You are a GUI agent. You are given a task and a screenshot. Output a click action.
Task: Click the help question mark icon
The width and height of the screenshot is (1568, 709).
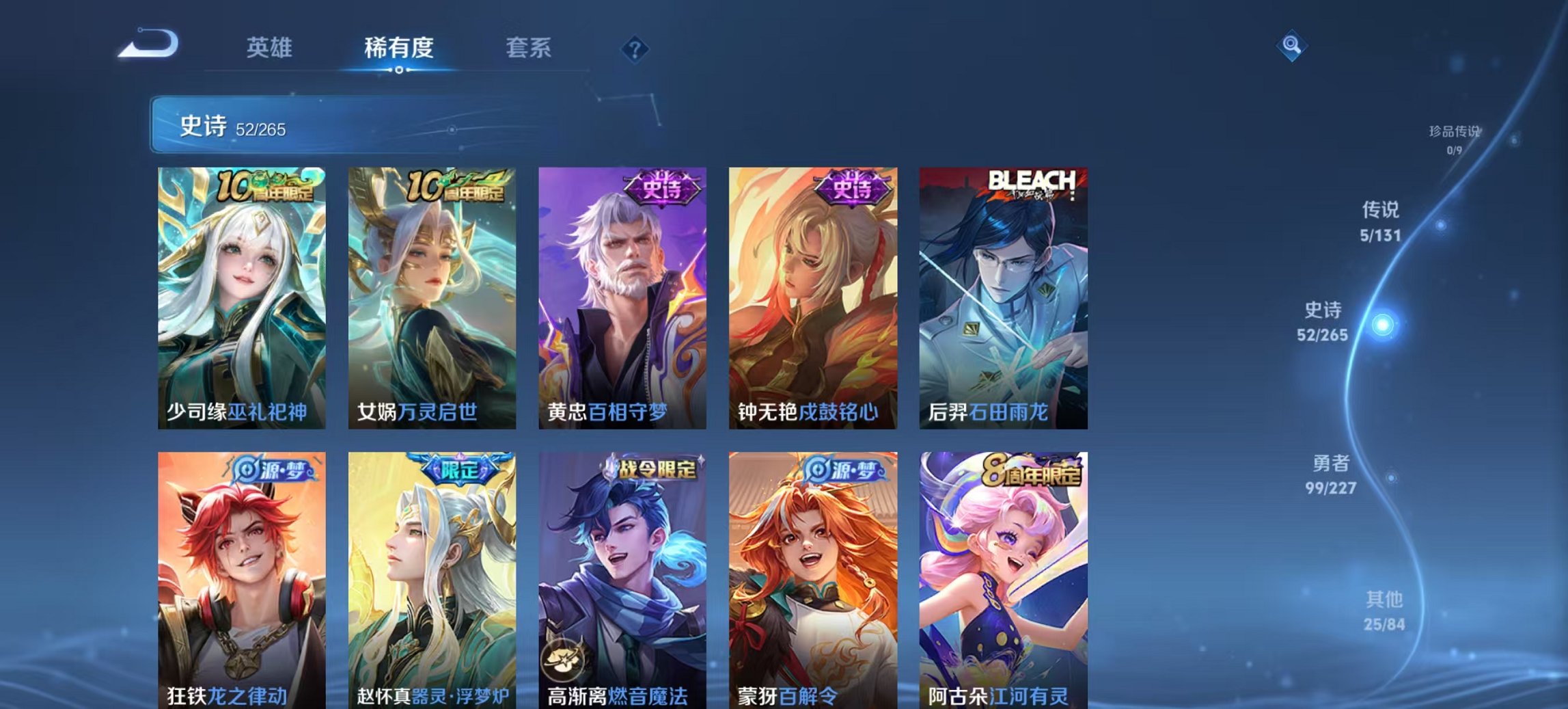(x=634, y=49)
